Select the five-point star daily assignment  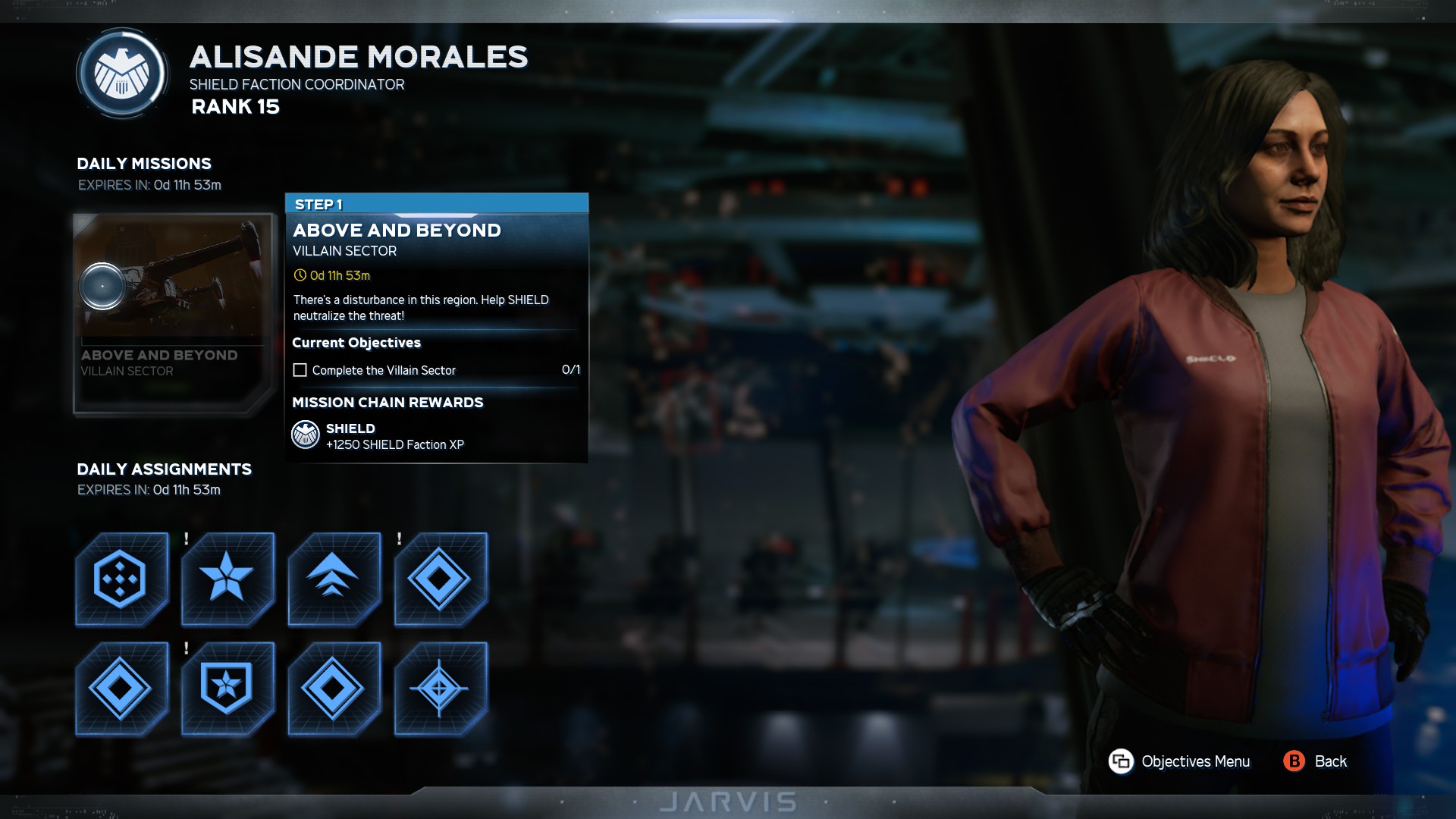(x=227, y=579)
